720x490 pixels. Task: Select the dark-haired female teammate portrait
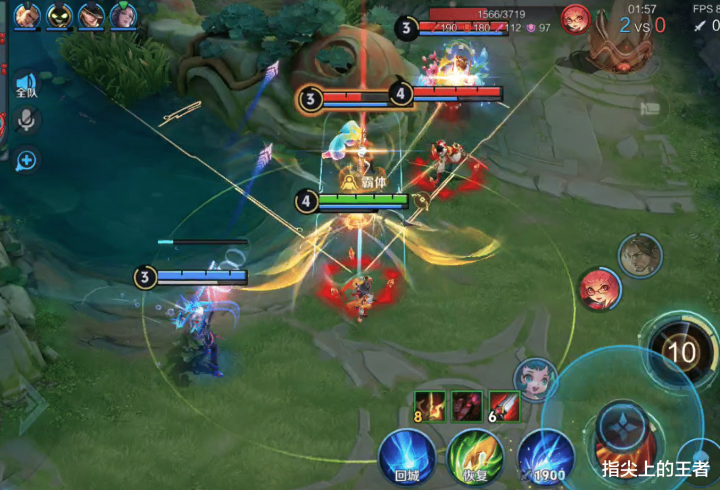coord(124,15)
